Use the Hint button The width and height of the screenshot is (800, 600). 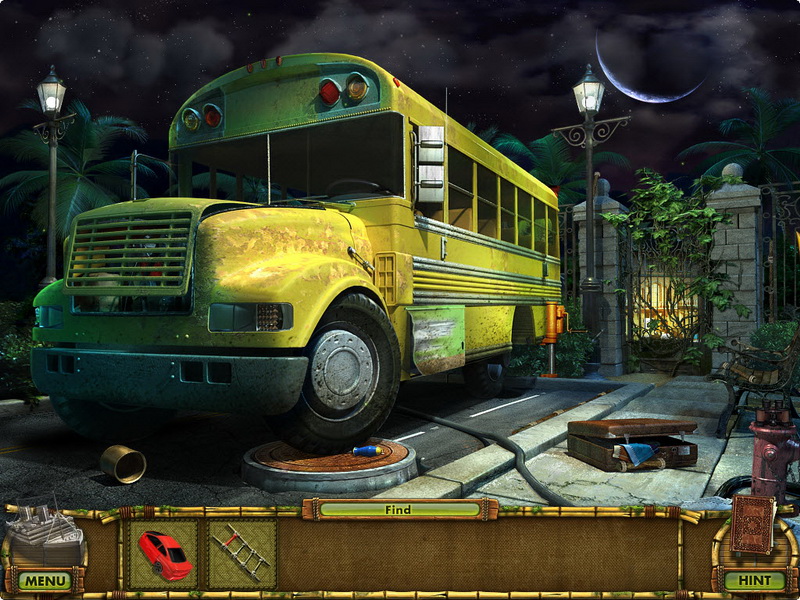pos(754,580)
